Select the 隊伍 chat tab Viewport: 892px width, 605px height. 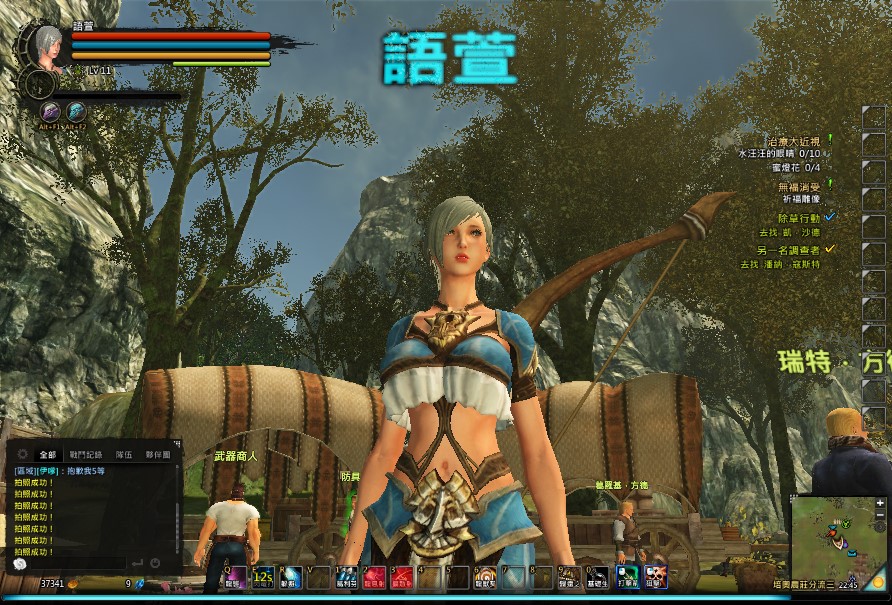click(124, 454)
